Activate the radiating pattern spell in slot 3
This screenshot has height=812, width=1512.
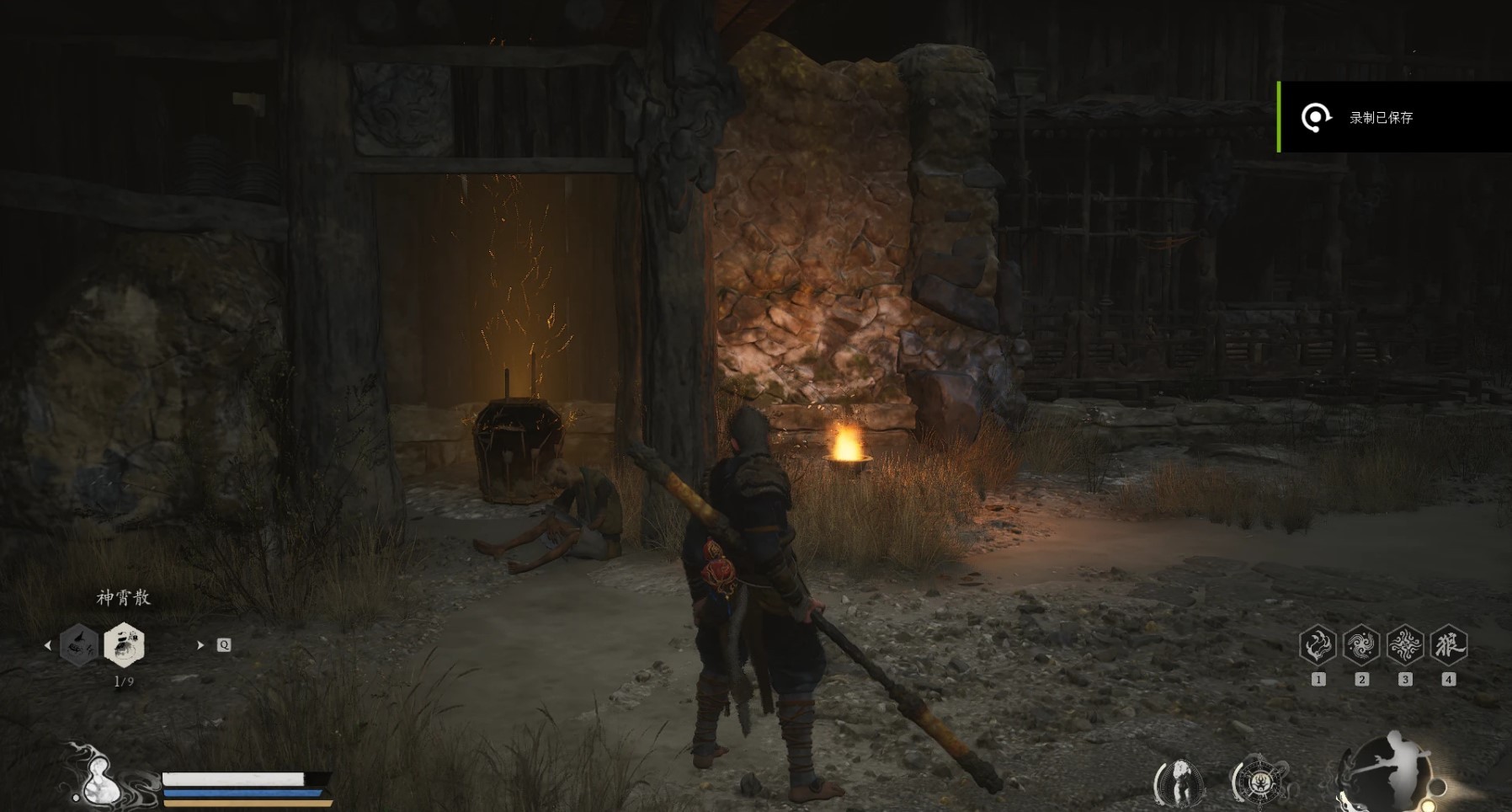(1405, 646)
